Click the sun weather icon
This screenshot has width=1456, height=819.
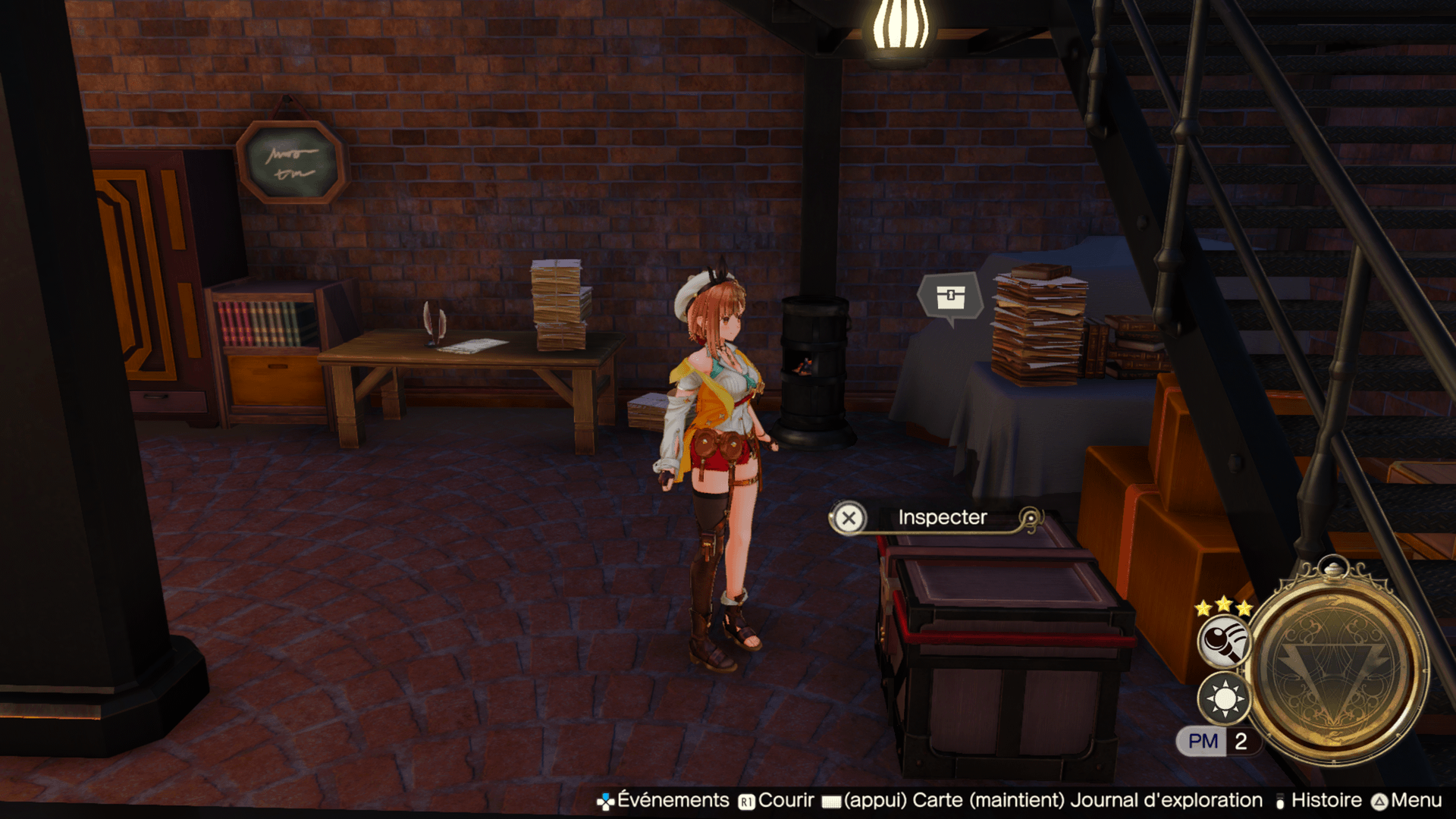[1224, 698]
